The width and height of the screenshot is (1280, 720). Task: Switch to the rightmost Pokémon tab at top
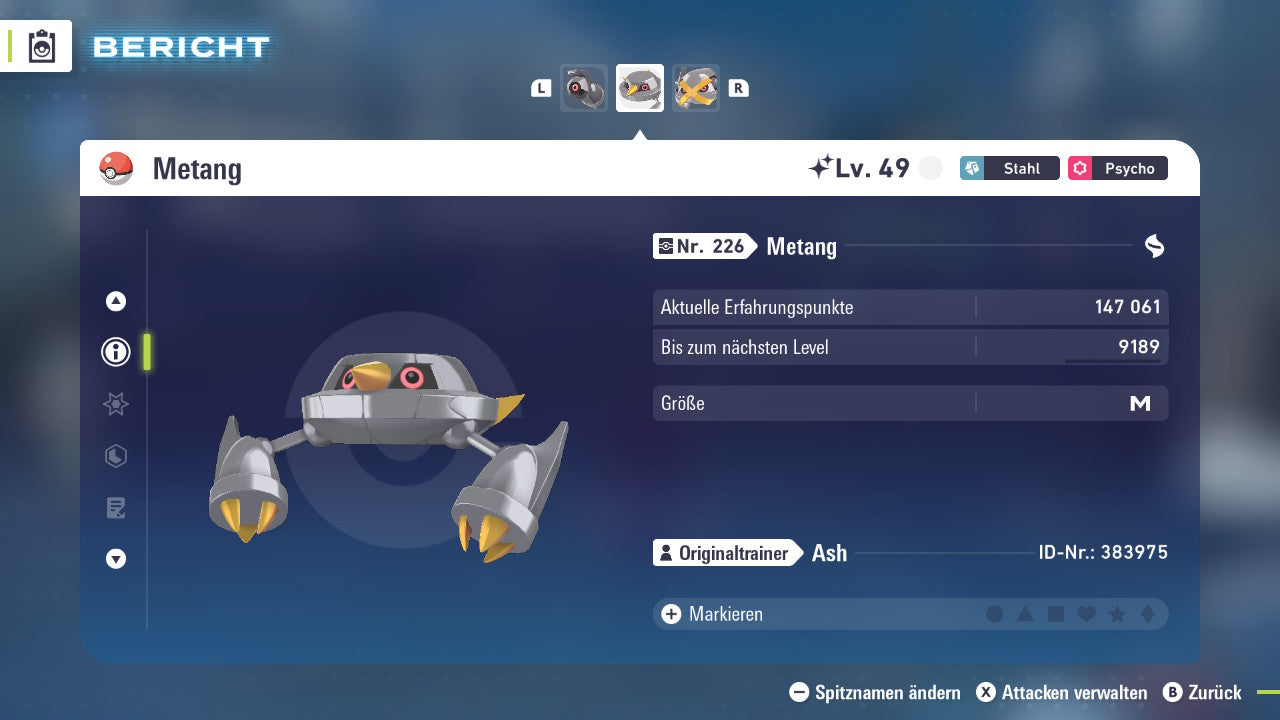(x=696, y=88)
